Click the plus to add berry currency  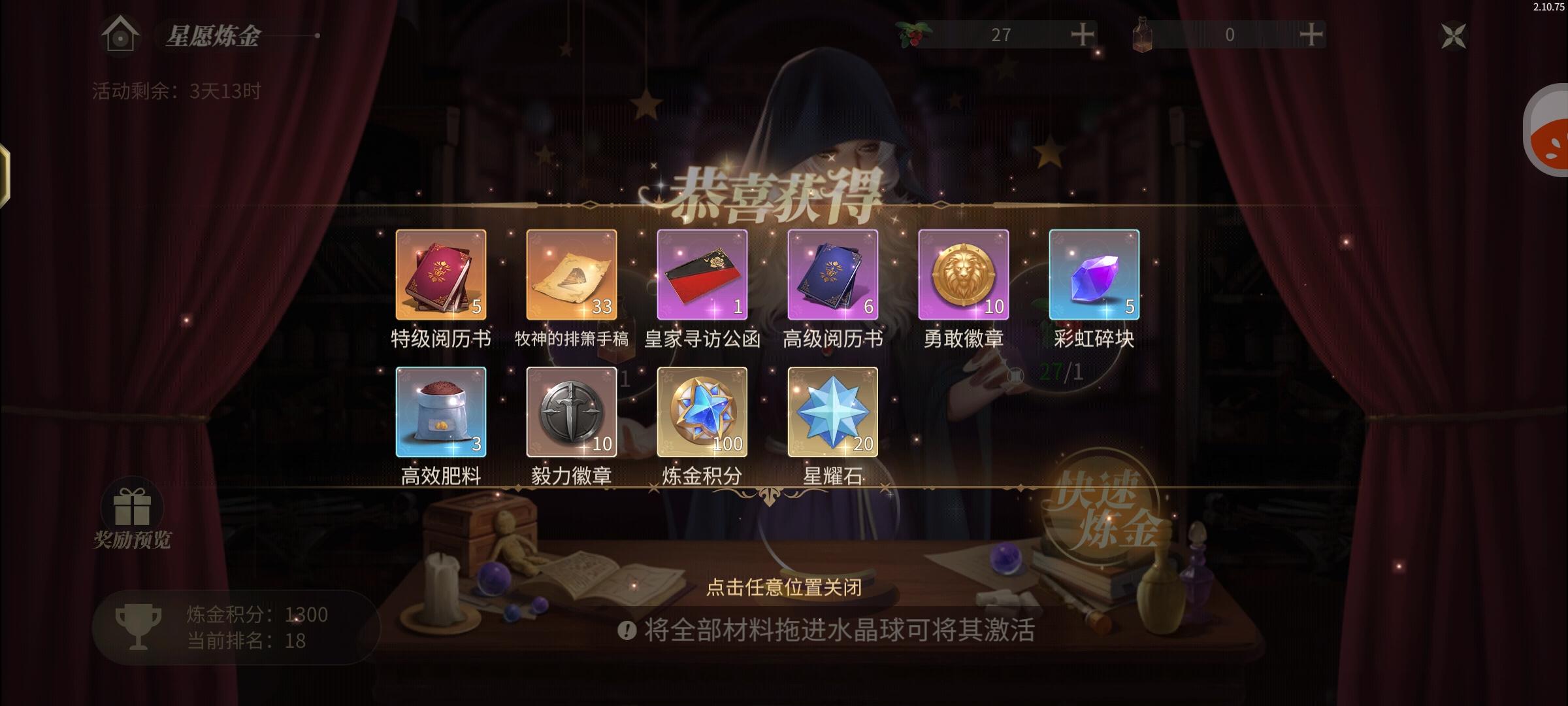1083,36
